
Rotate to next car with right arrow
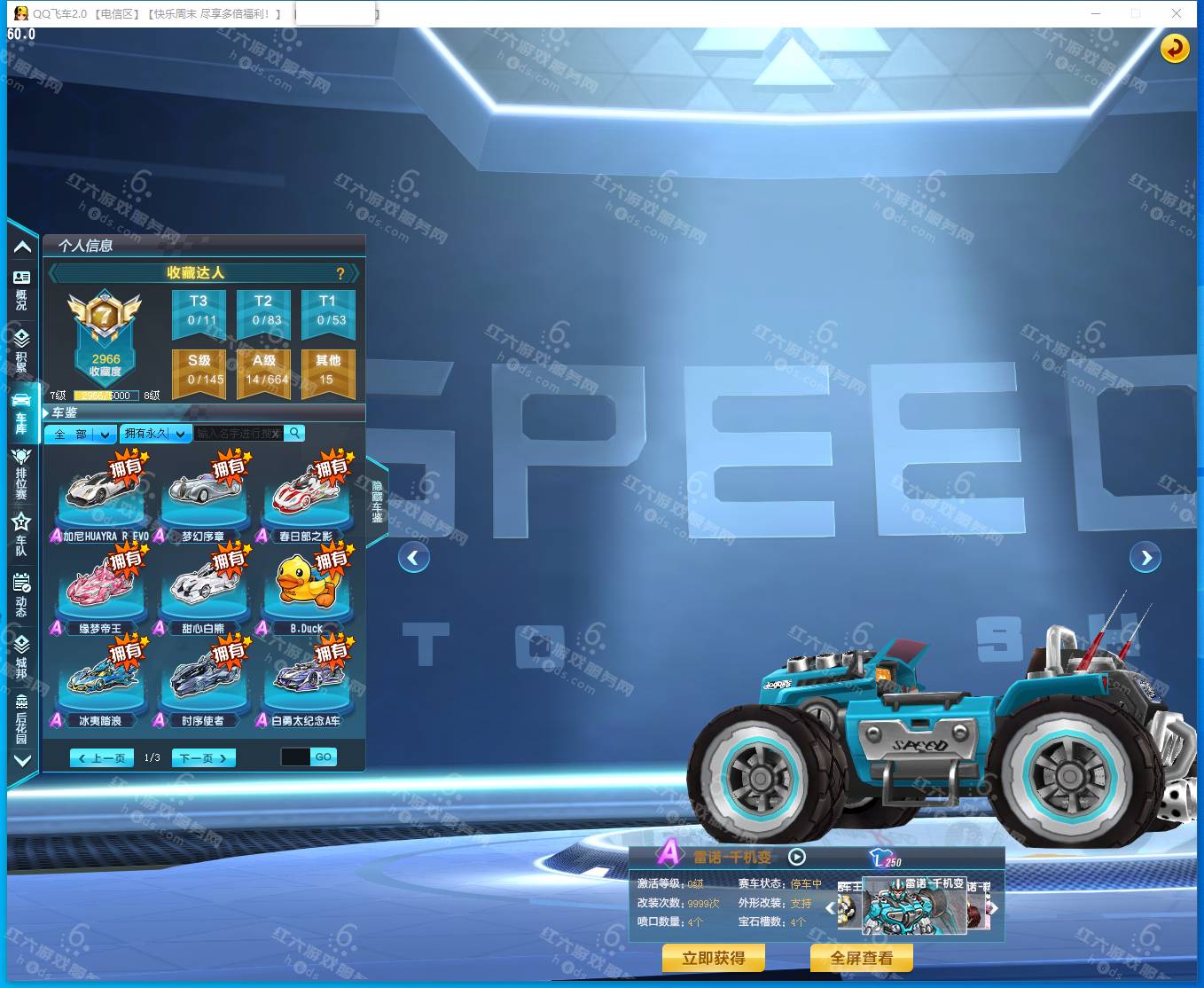[x=1145, y=558]
